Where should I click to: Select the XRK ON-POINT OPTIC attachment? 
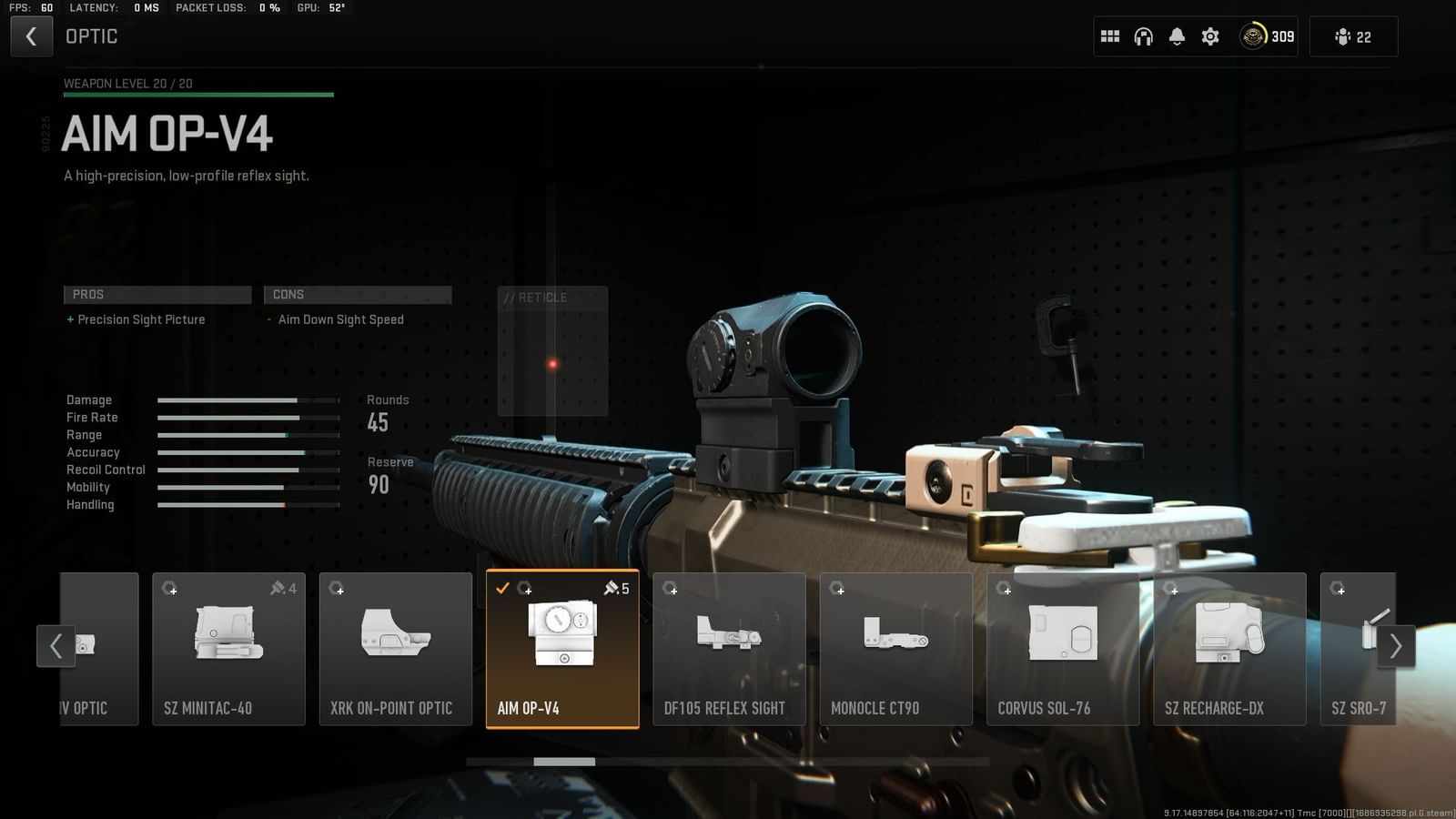396,648
